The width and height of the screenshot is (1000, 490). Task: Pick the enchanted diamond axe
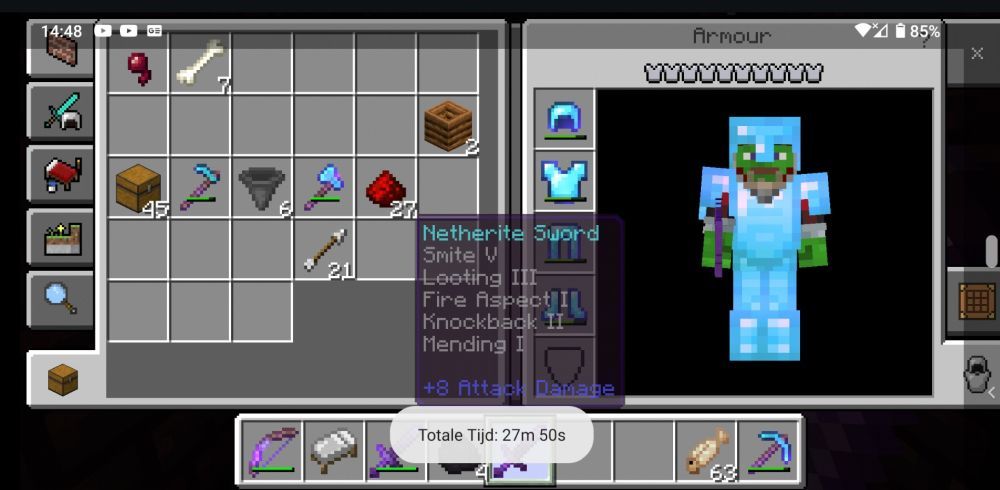pos(325,188)
